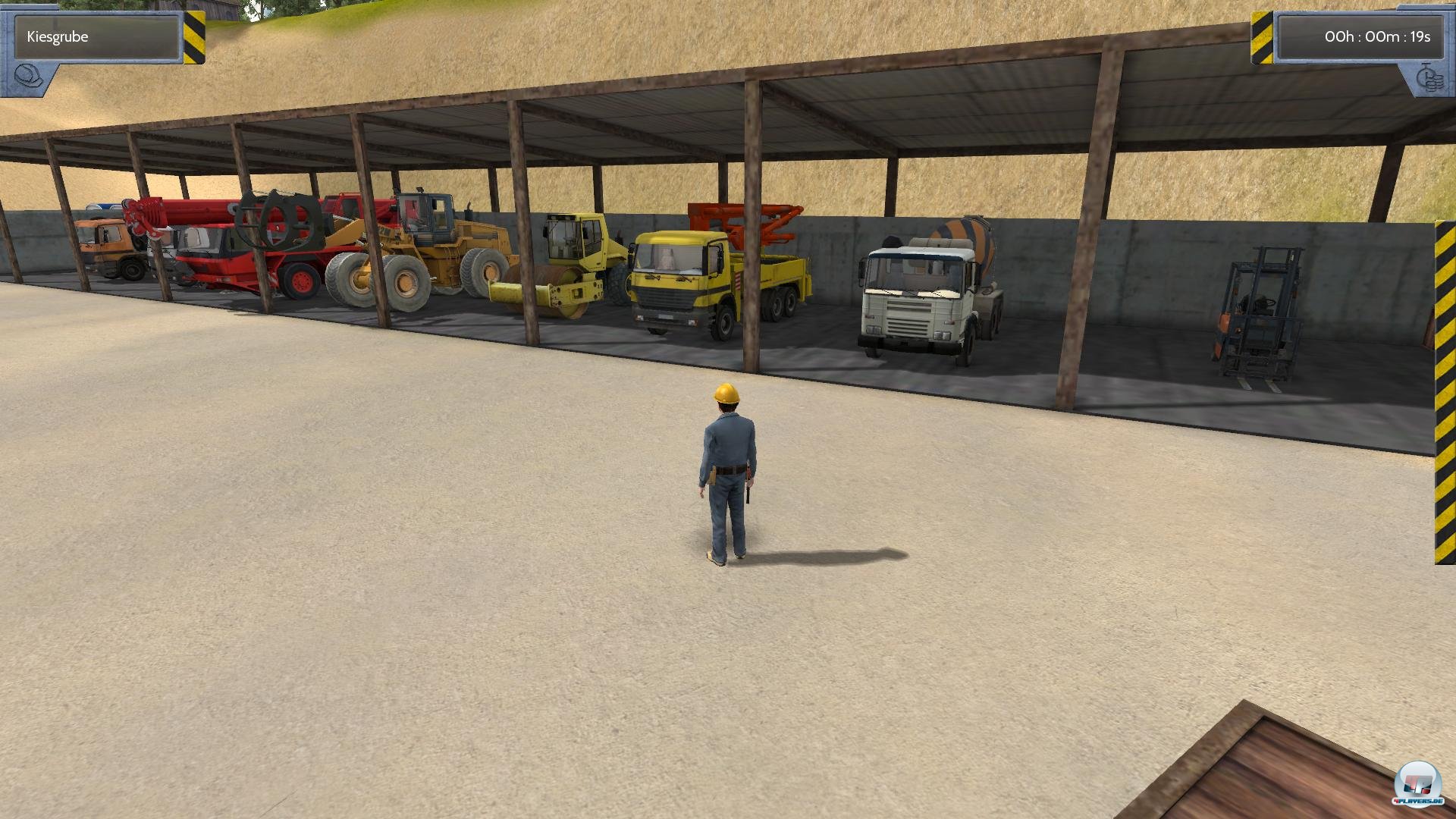Screen dimensions: 1456x819
Task: Click the hard hat icon below Kiesgrube
Action: click(x=29, y=76)
